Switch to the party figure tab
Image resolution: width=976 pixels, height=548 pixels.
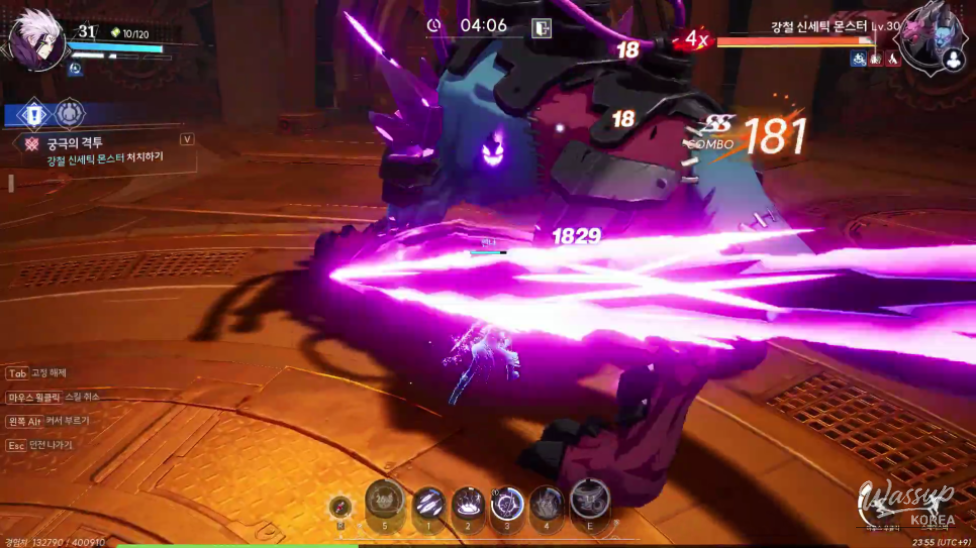(69, 113)
